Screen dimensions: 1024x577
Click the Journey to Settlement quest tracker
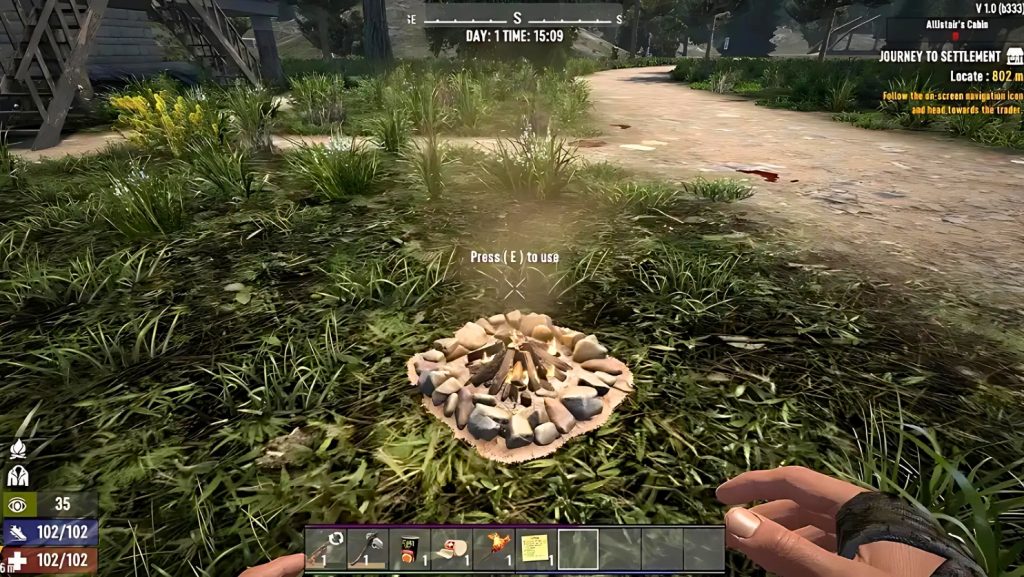click(x=940, y=57)
